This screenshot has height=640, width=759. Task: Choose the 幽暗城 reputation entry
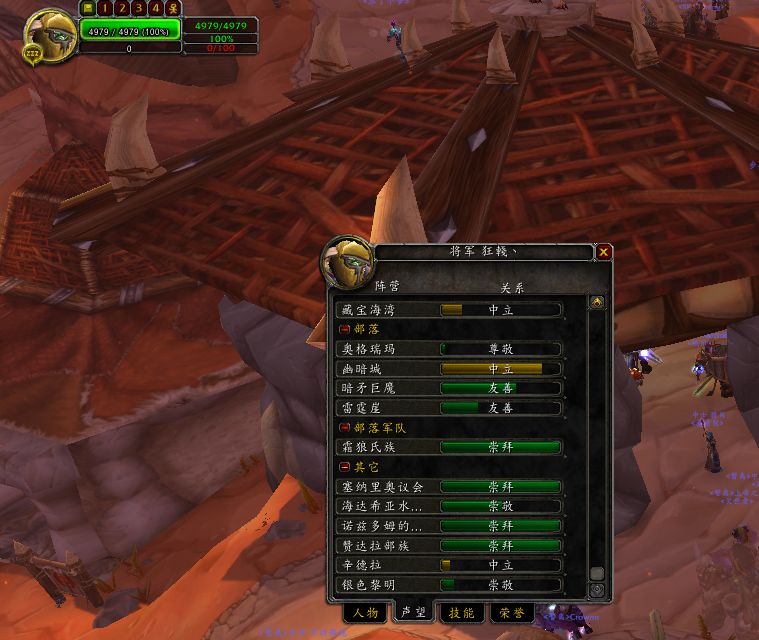tap(450, 369)
